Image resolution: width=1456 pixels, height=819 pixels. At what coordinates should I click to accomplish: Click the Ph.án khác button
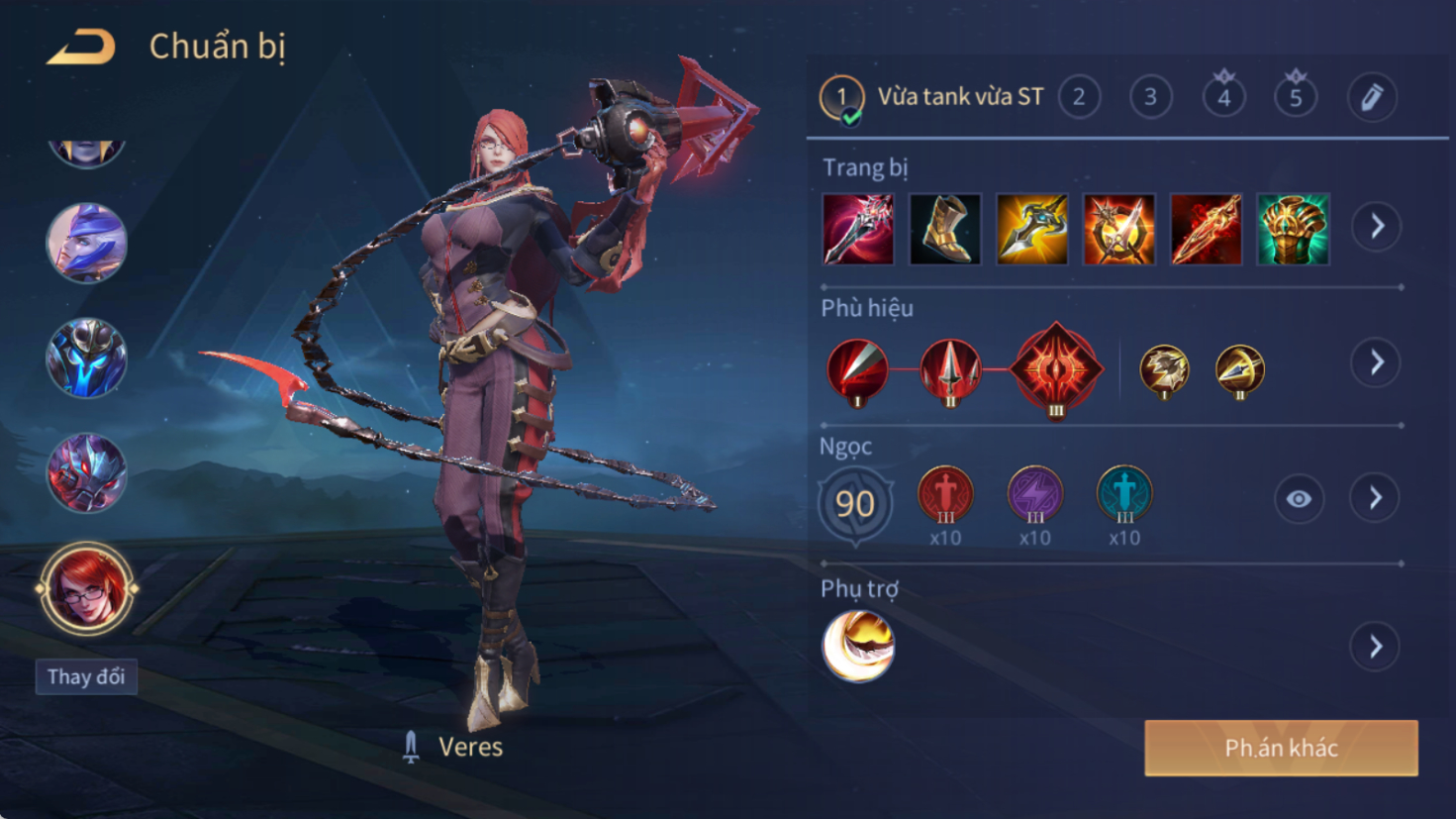point(1281,748)
